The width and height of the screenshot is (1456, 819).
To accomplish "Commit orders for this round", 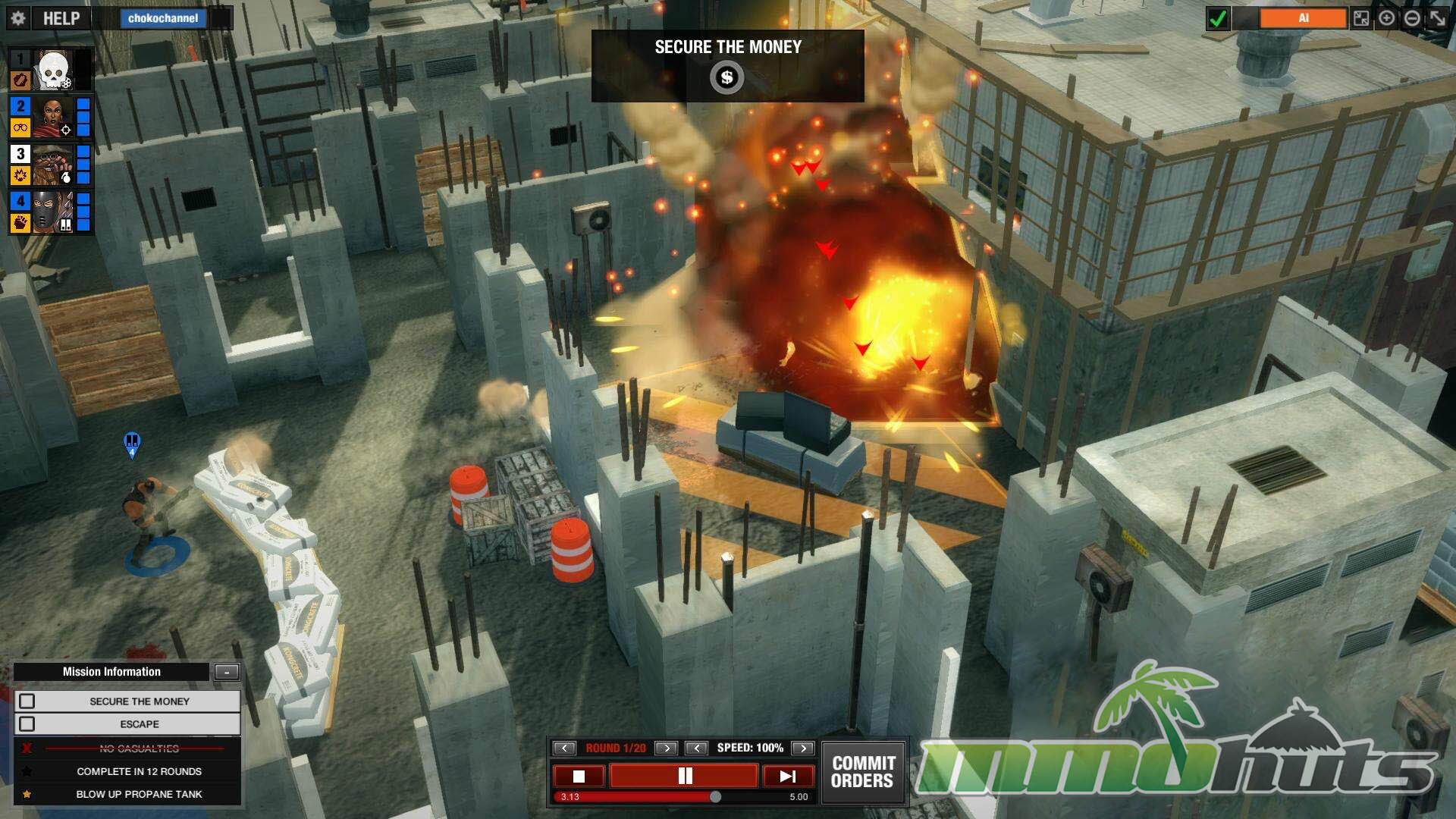I will (863, 772).
